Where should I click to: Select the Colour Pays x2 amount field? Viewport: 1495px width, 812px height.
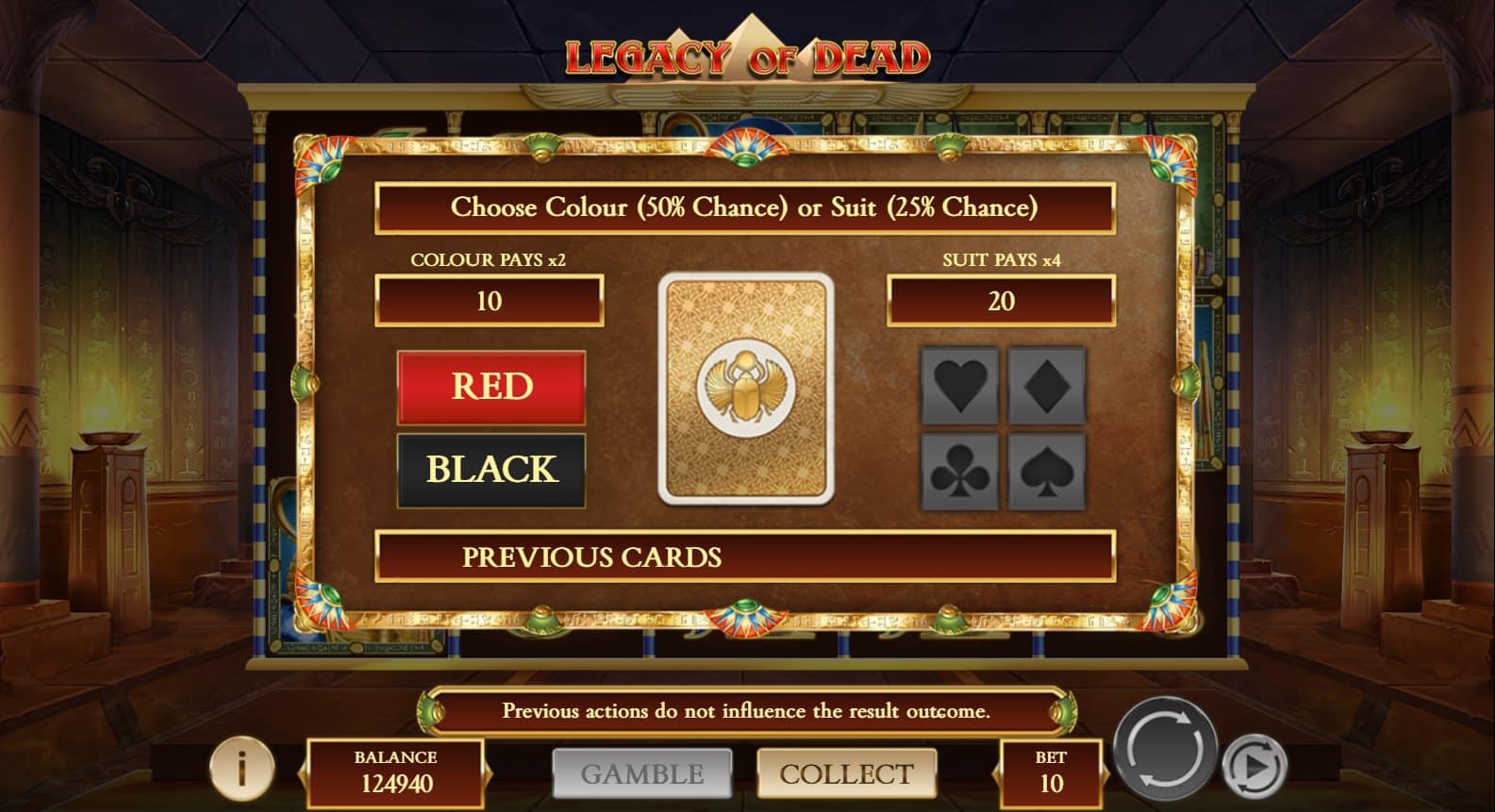(x=490, y=302)
